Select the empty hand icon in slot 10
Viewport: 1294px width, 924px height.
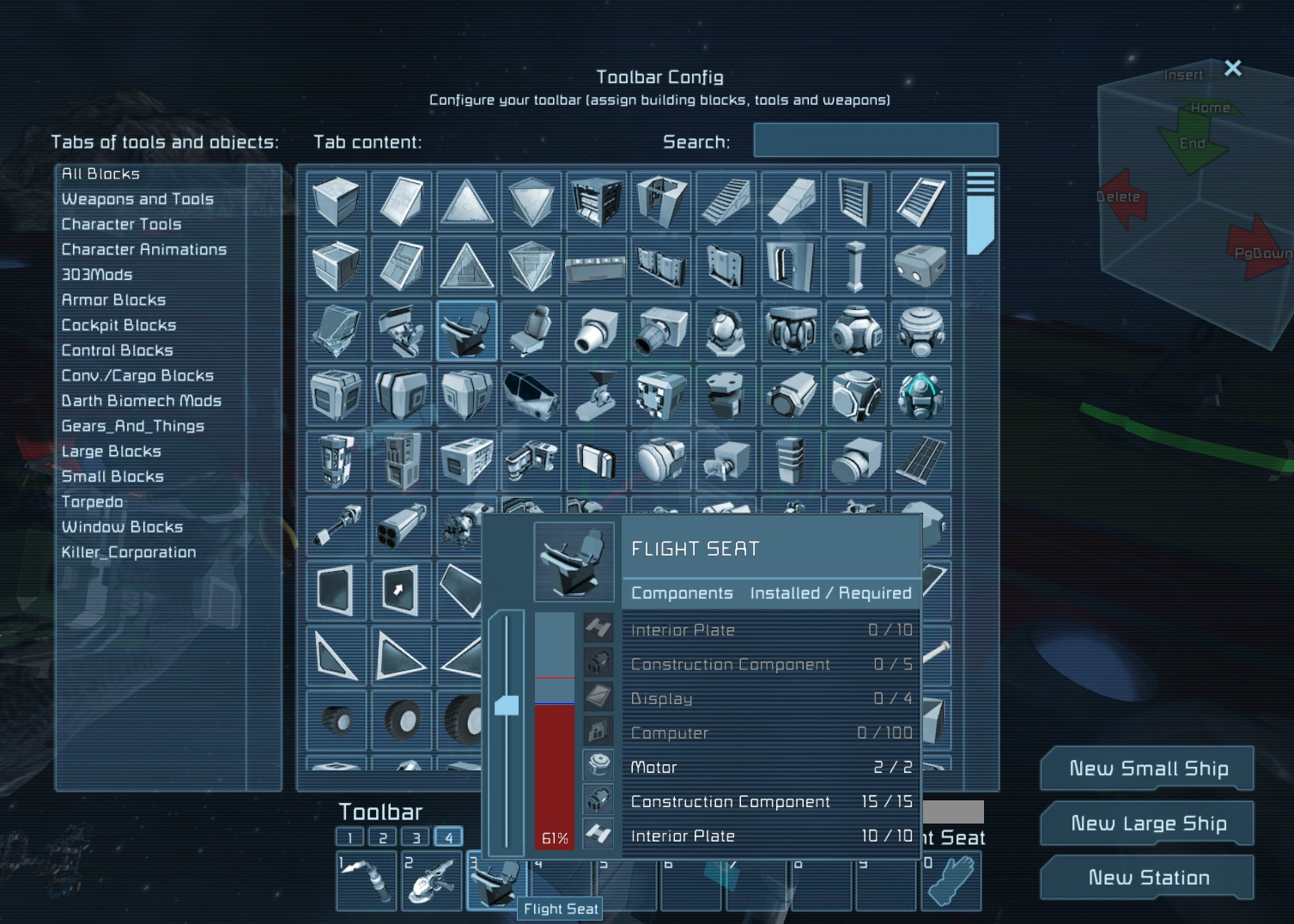(x=951, y=880)
